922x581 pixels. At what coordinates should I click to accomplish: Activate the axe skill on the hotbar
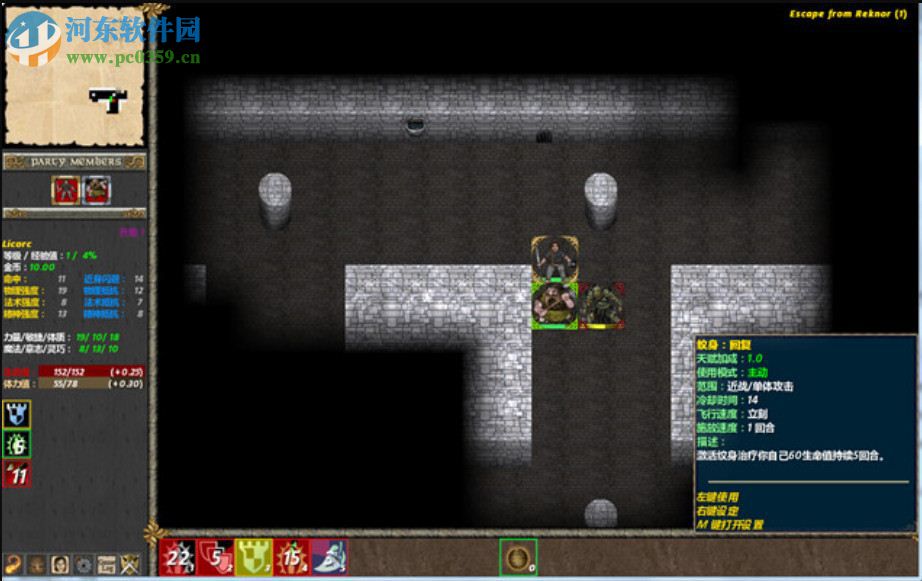(x=328, y=557)
